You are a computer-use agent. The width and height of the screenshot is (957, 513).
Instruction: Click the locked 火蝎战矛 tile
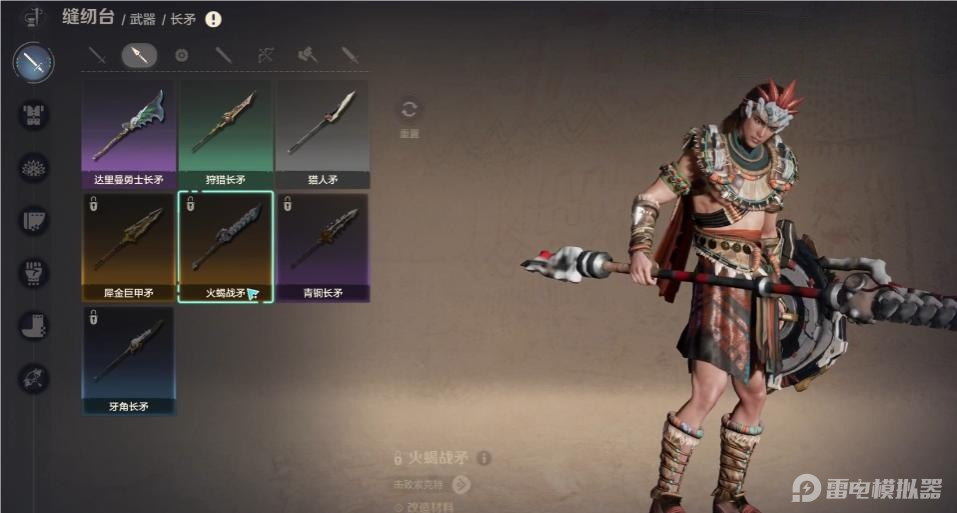[225, 246]
